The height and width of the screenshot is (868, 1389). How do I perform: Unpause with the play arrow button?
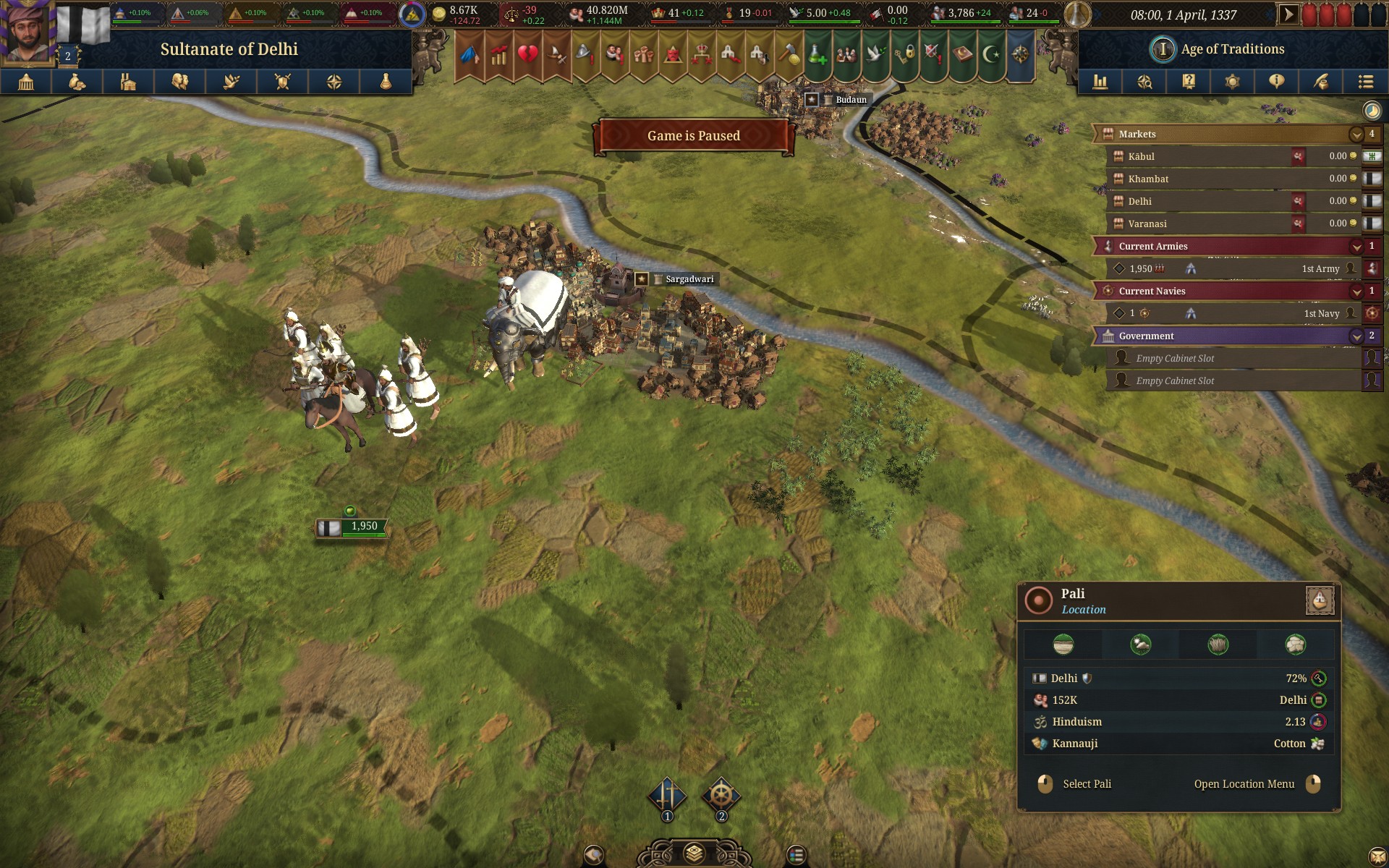coord(1288,14)
